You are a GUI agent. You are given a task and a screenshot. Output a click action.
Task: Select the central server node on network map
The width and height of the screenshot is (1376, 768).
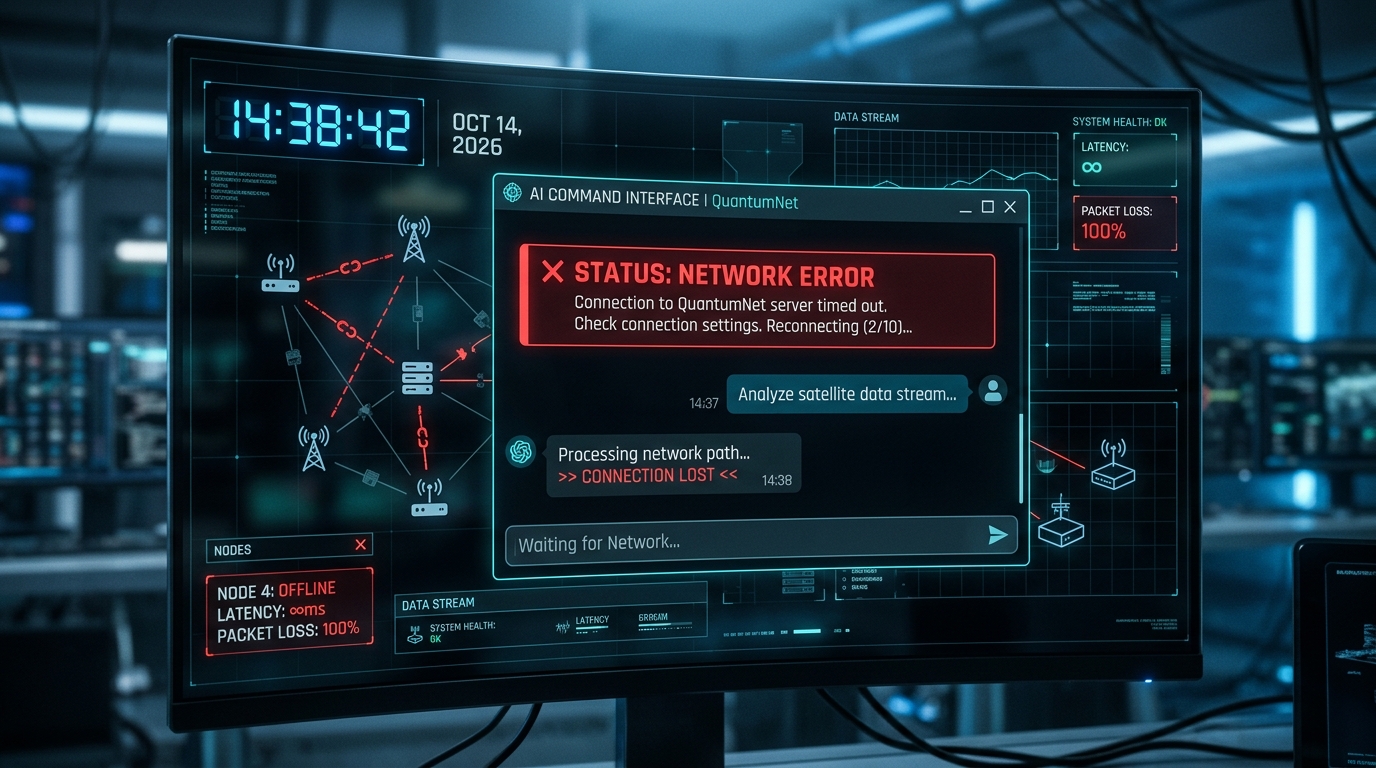[x=417, y=378]
